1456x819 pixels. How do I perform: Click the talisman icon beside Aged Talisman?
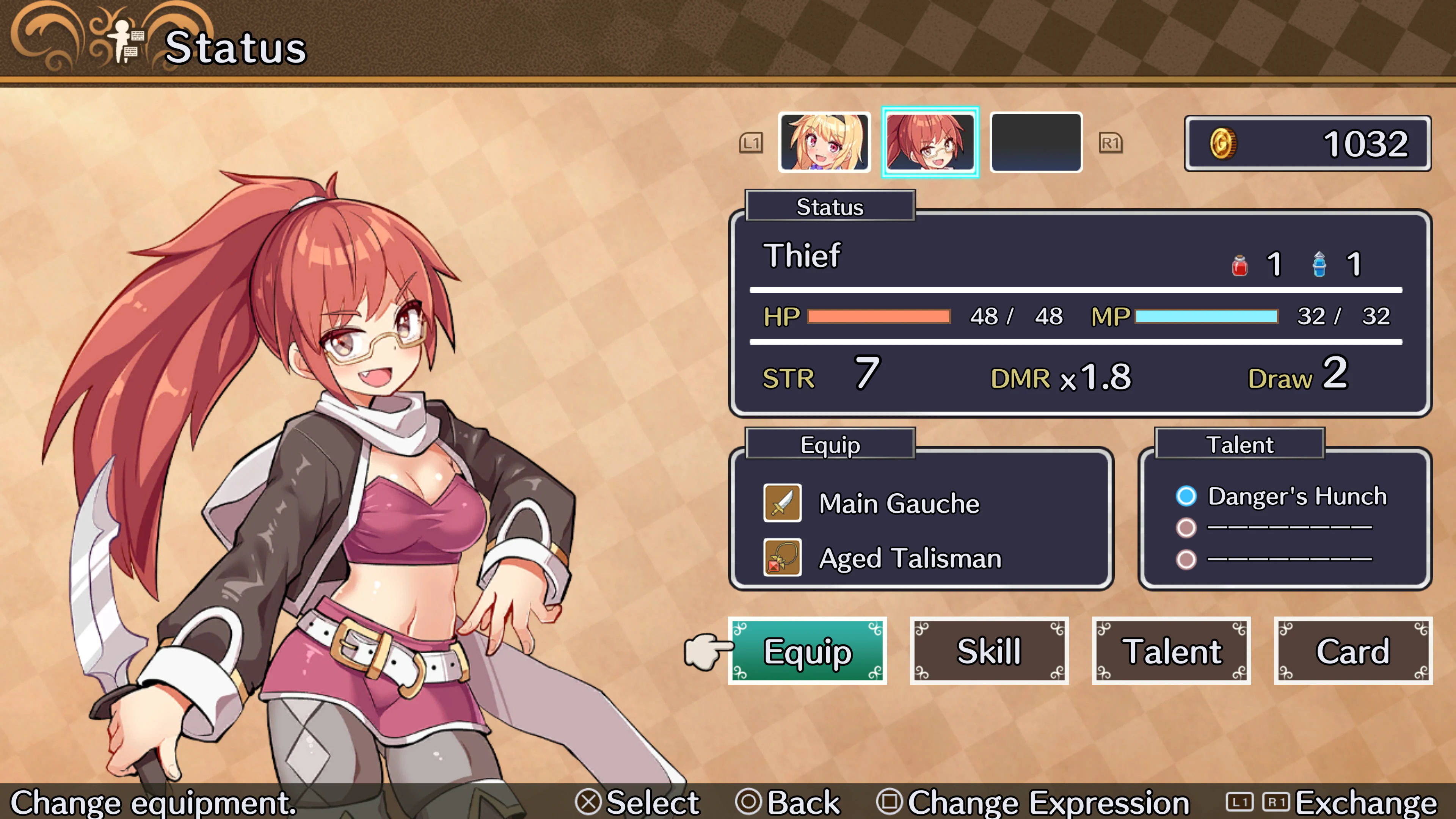pyautogui.click(x=783, y=557)
